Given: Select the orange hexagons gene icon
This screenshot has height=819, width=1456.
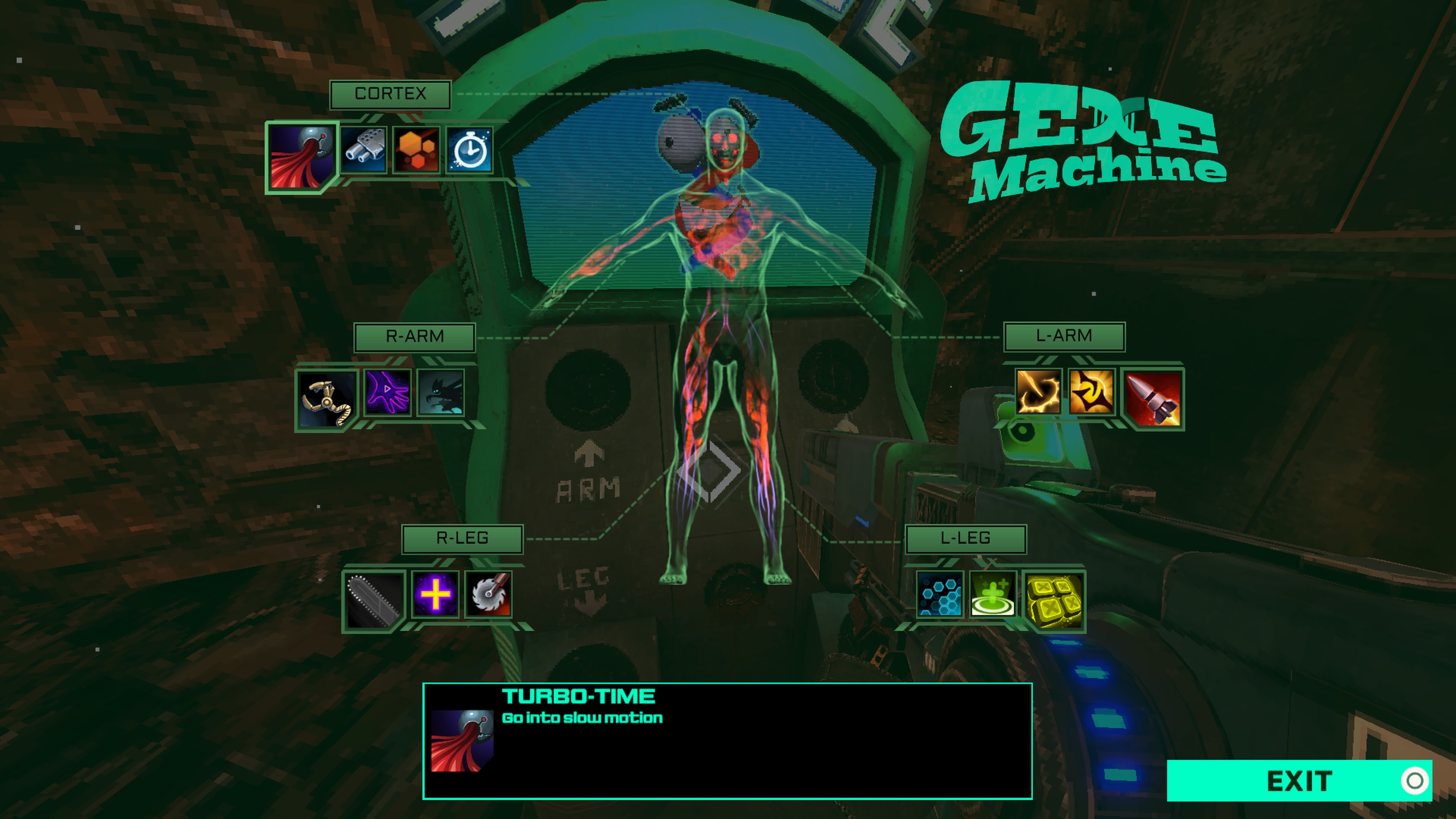Looking at the screenshot, I should point(417,150).
